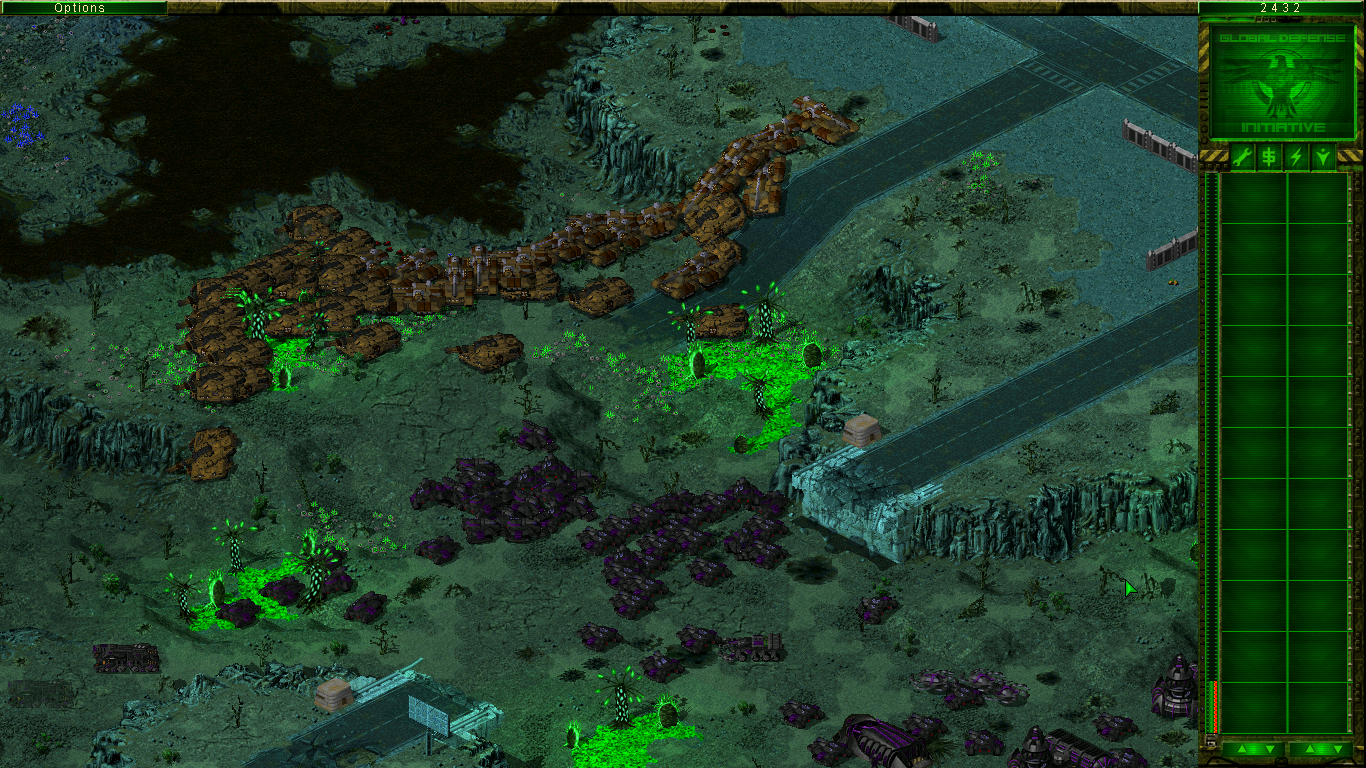
Task: Open the Options menu
Action: [80, 8]
